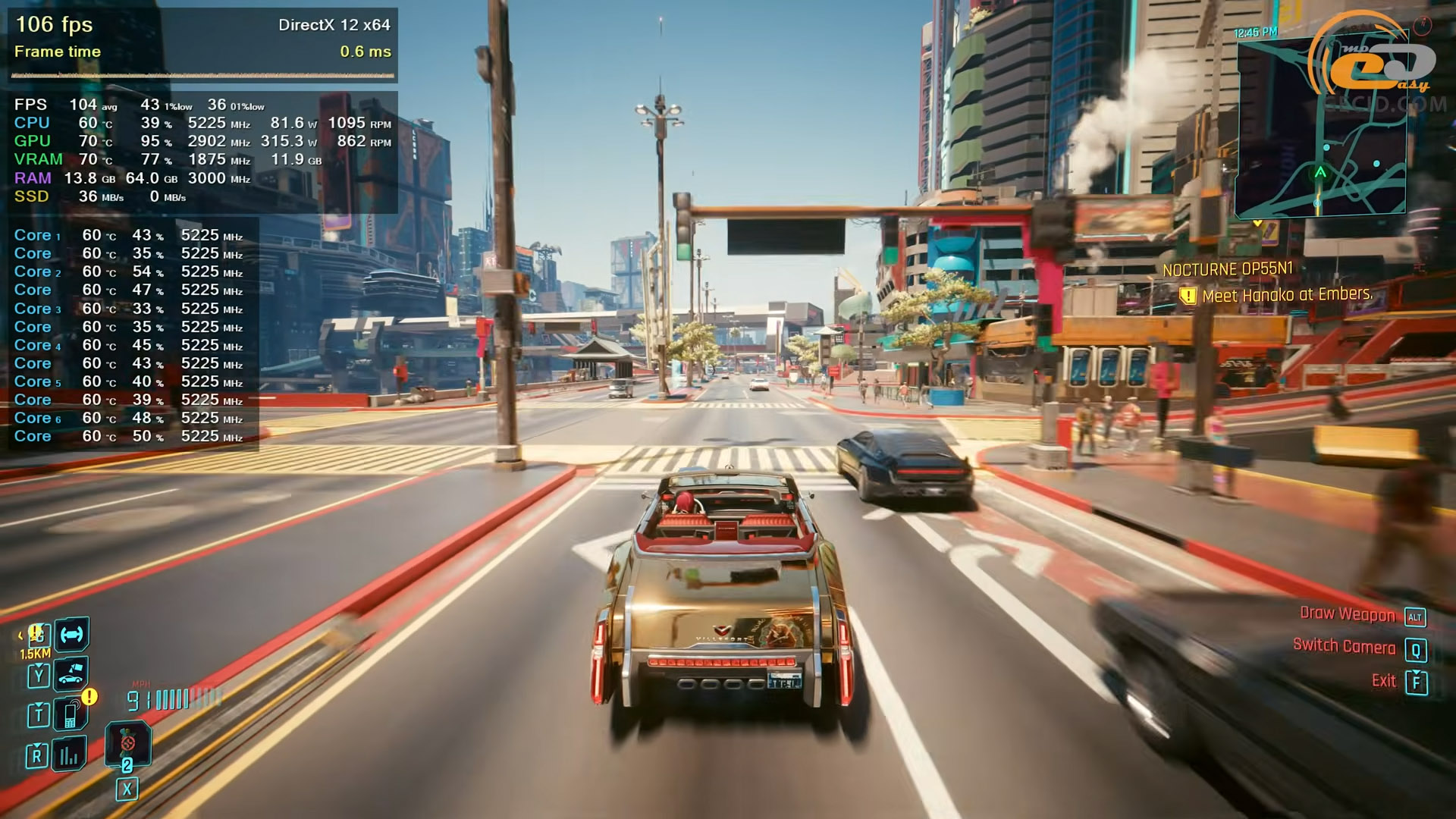Click the Switch Camera action label
The image size is (1456, 819).
click(1344, 647)
